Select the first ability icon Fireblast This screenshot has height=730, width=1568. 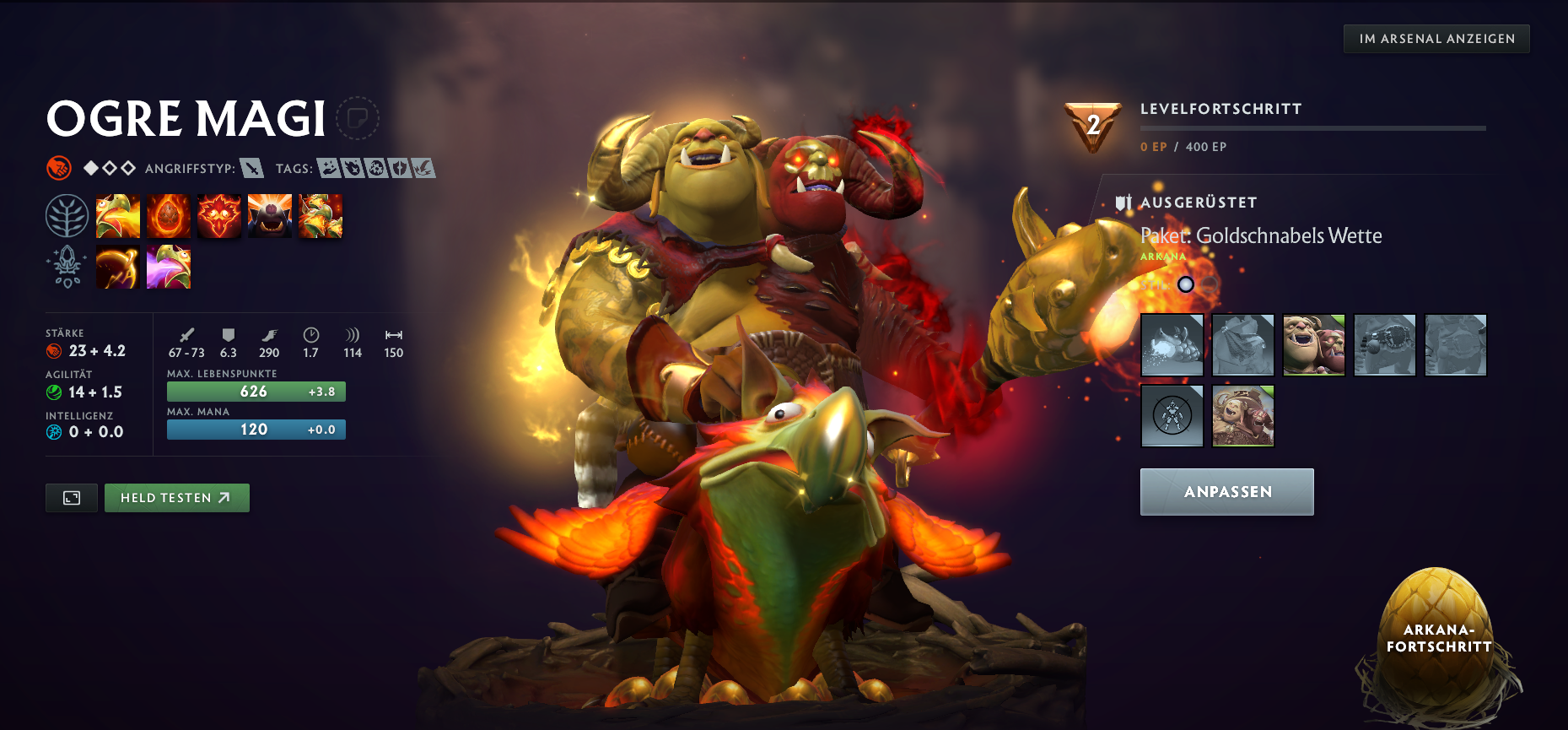[118, 215]
